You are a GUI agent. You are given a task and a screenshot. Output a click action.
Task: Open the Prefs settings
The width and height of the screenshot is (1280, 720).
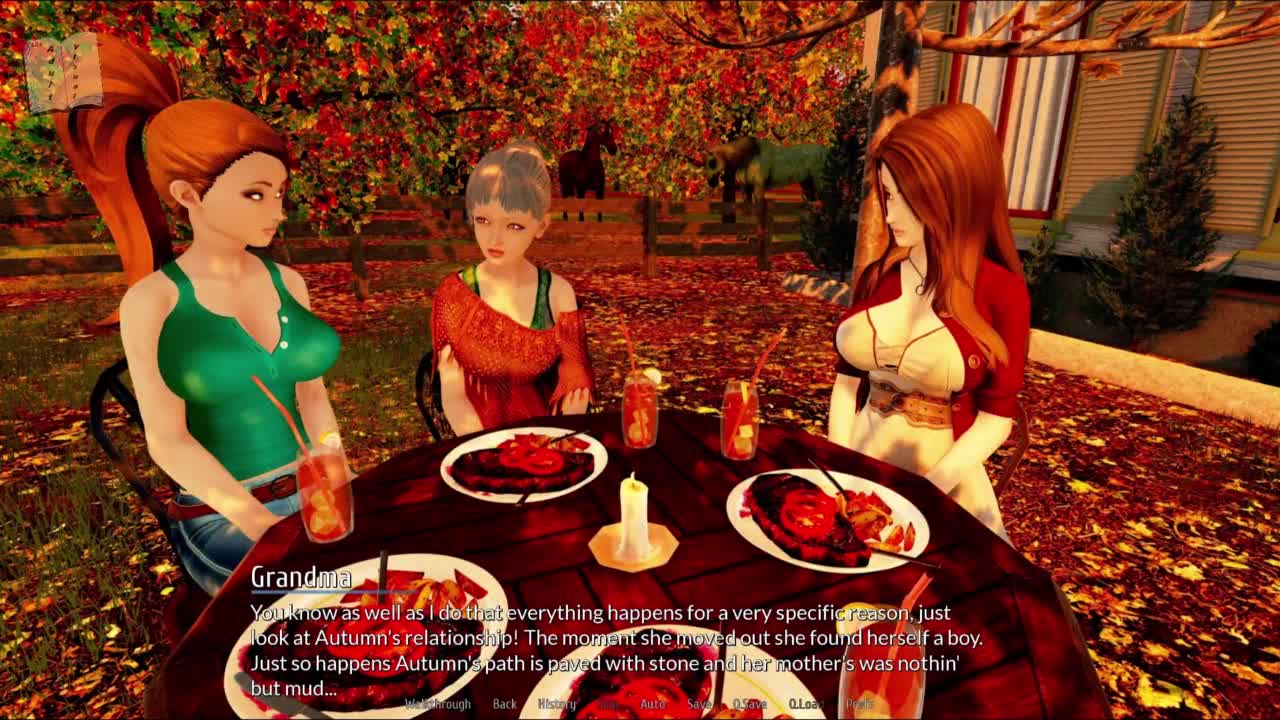coord(859,704)
